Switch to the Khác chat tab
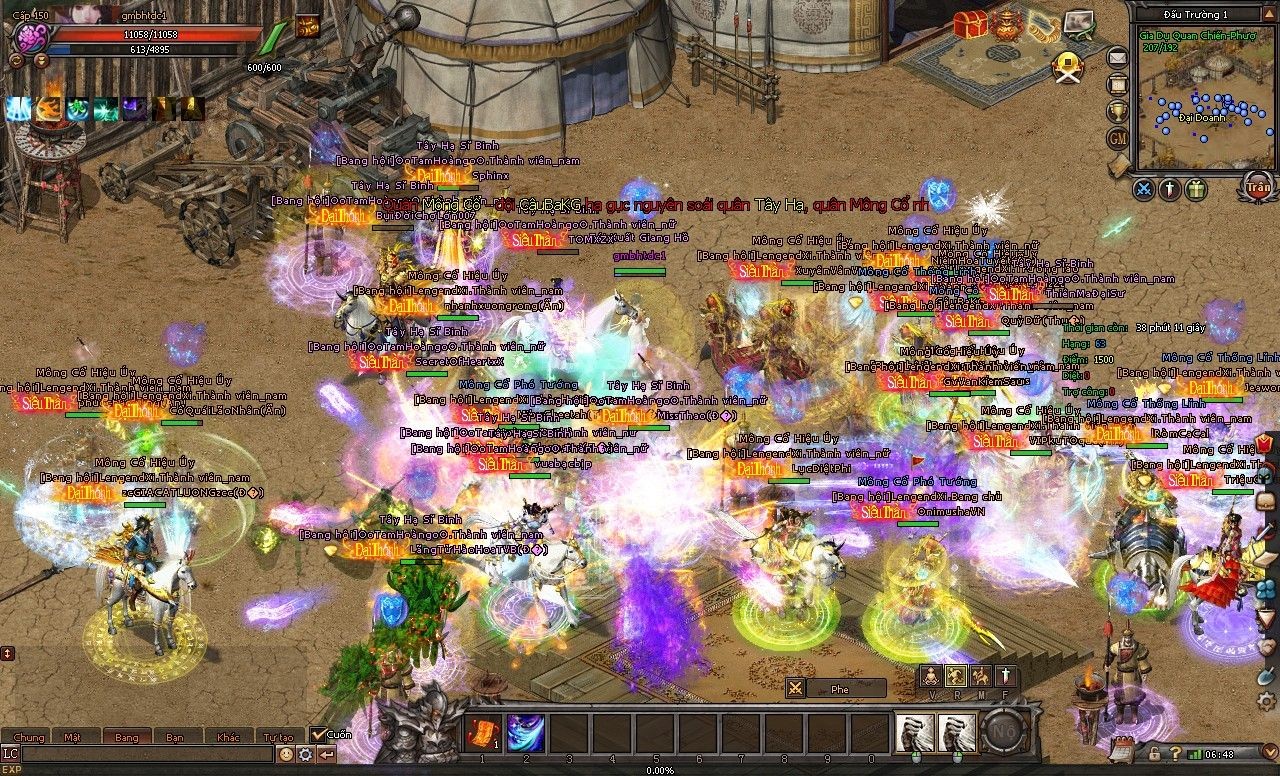1280x776 pixels. click(x=227, y=737)
